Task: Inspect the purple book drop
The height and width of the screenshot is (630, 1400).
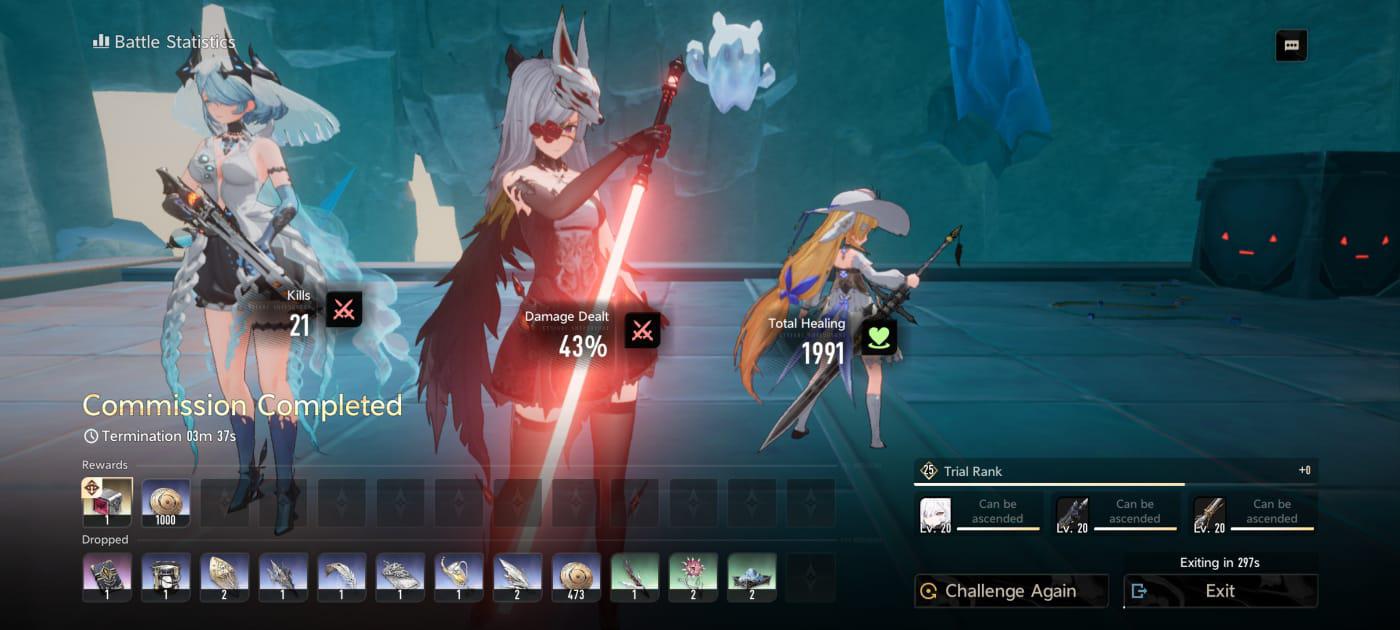Action: 107,577
